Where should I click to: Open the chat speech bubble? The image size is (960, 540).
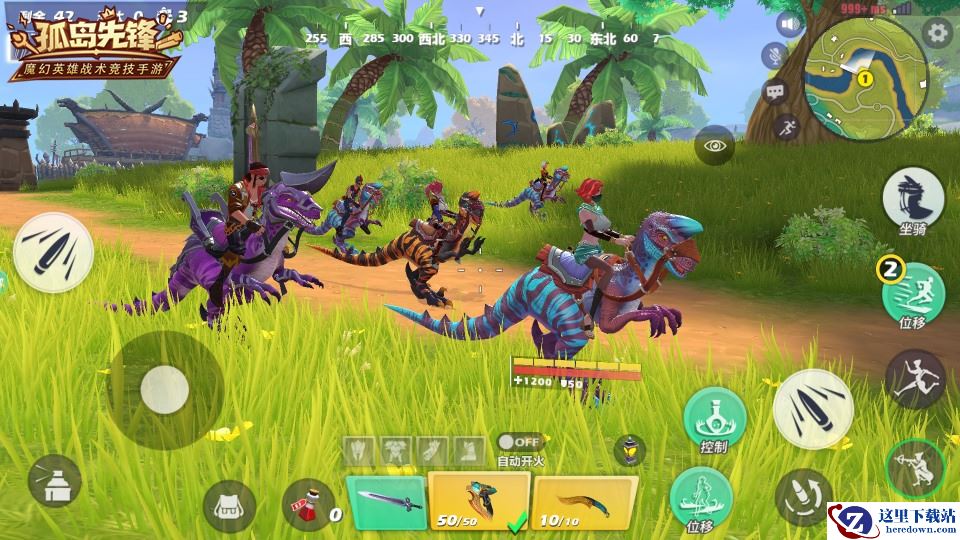[x=776, y=92]
